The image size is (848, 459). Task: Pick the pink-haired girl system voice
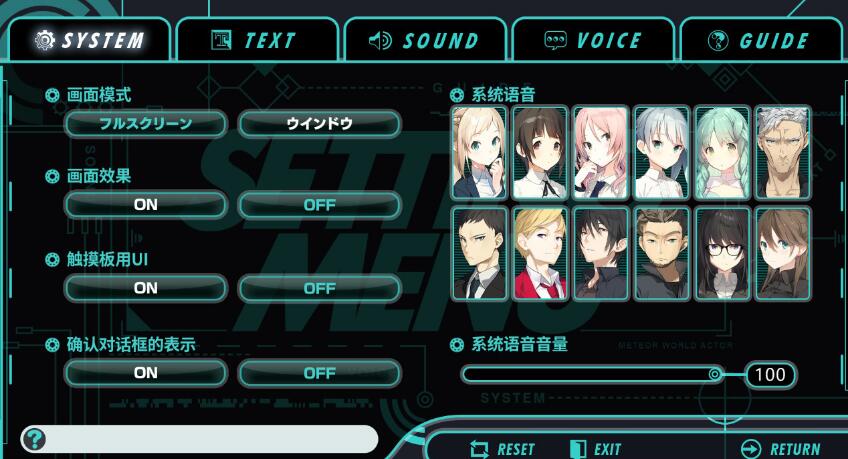coord(601,153)
